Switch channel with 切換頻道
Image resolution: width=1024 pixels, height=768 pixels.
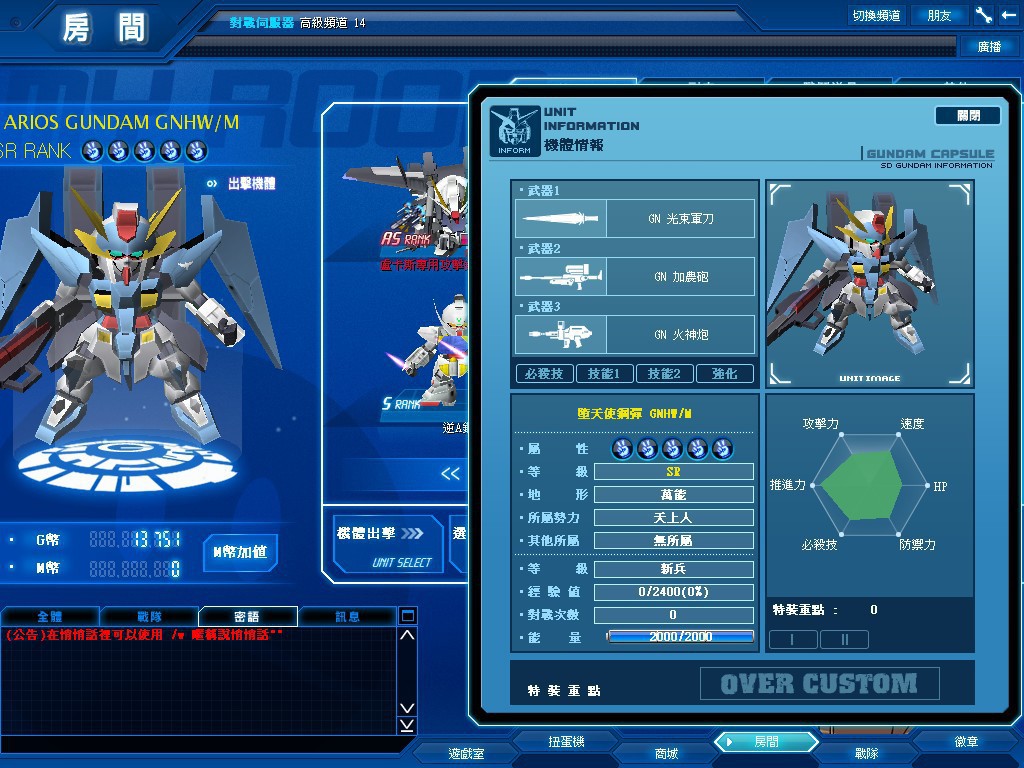click(x=876, y=15)
